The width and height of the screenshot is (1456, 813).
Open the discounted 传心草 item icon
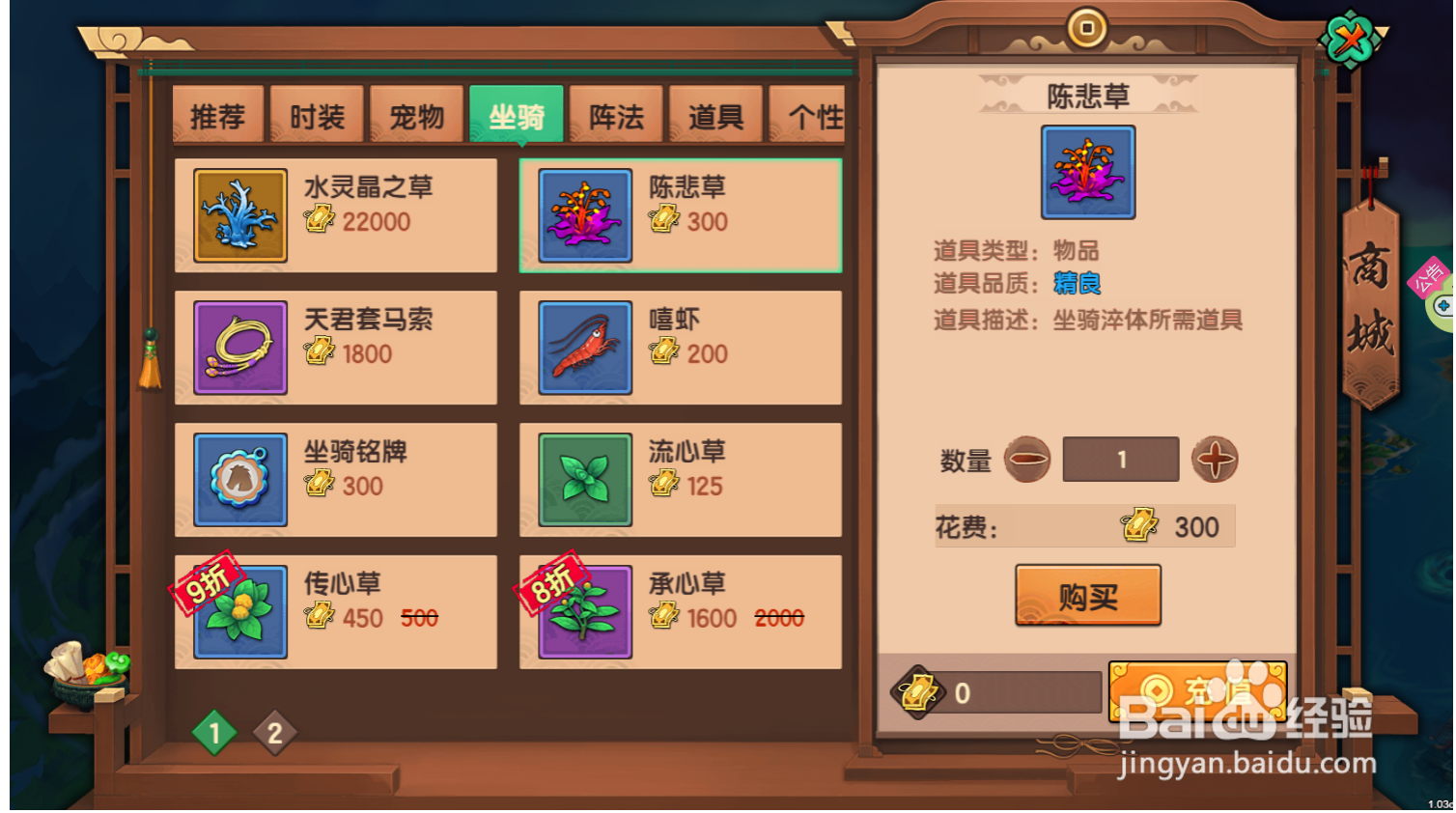238,610
